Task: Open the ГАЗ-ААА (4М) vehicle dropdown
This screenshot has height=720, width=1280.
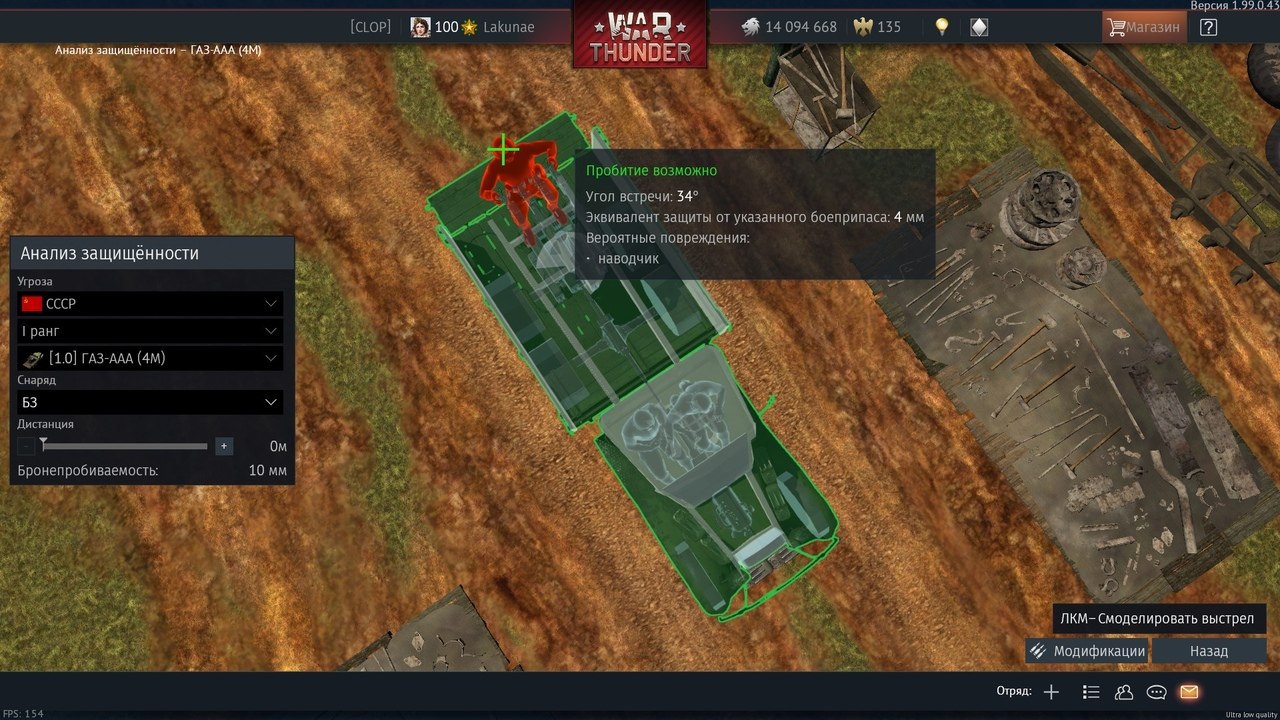Action: tap(150, 358)
